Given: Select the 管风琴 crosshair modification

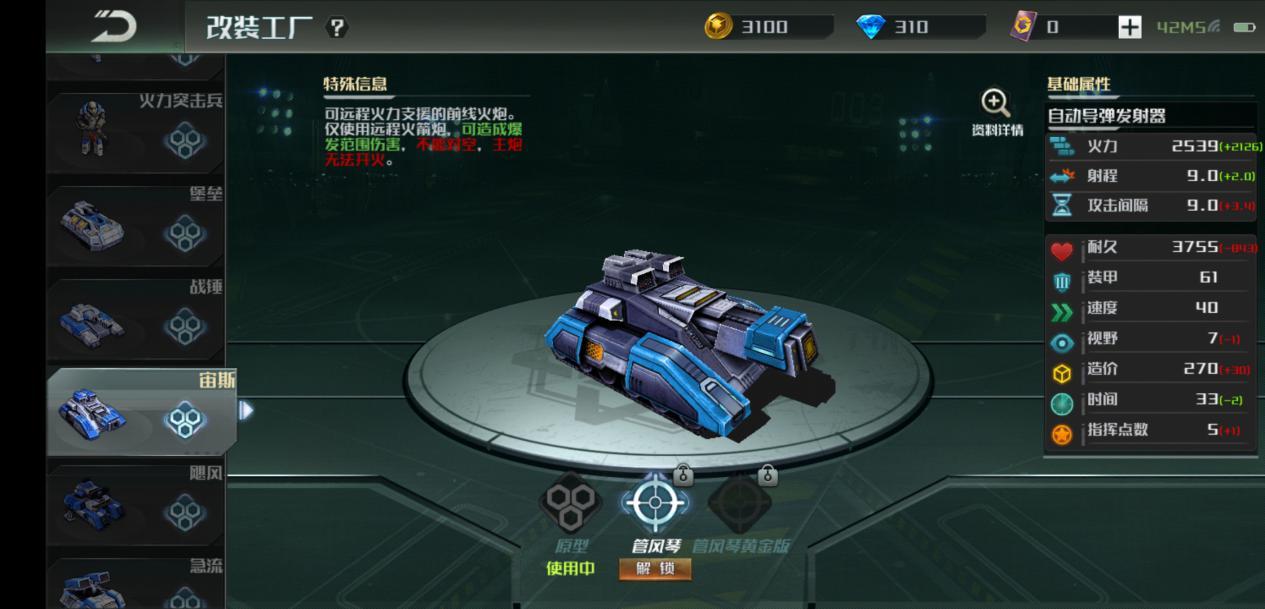Looking at the screenshot, I should [x=655, y=503].
